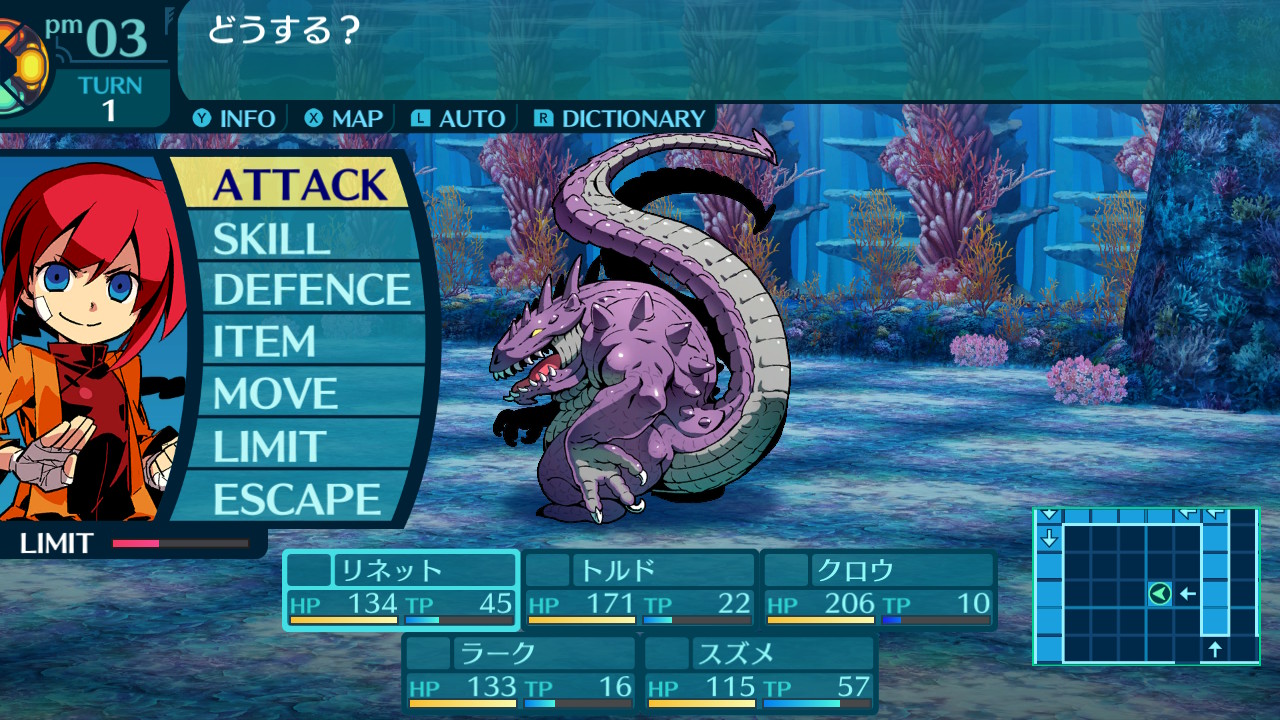Select party member トルド panel

(x=640, y=590)
